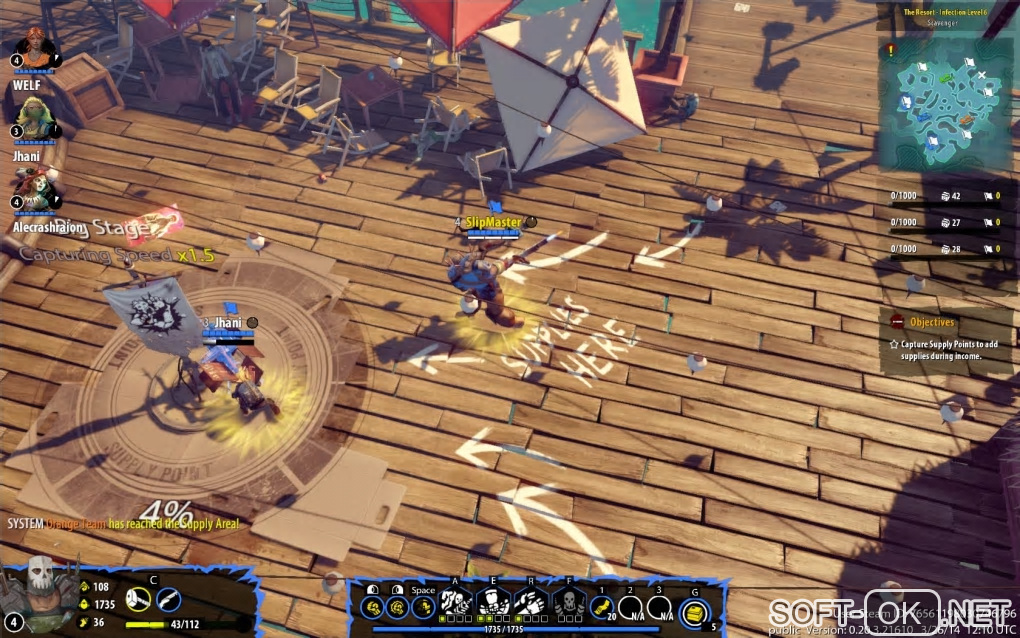The image size is (1020, 638).
Task: Use the Space-bound round skill icon
Action: (x=423, y=606)
